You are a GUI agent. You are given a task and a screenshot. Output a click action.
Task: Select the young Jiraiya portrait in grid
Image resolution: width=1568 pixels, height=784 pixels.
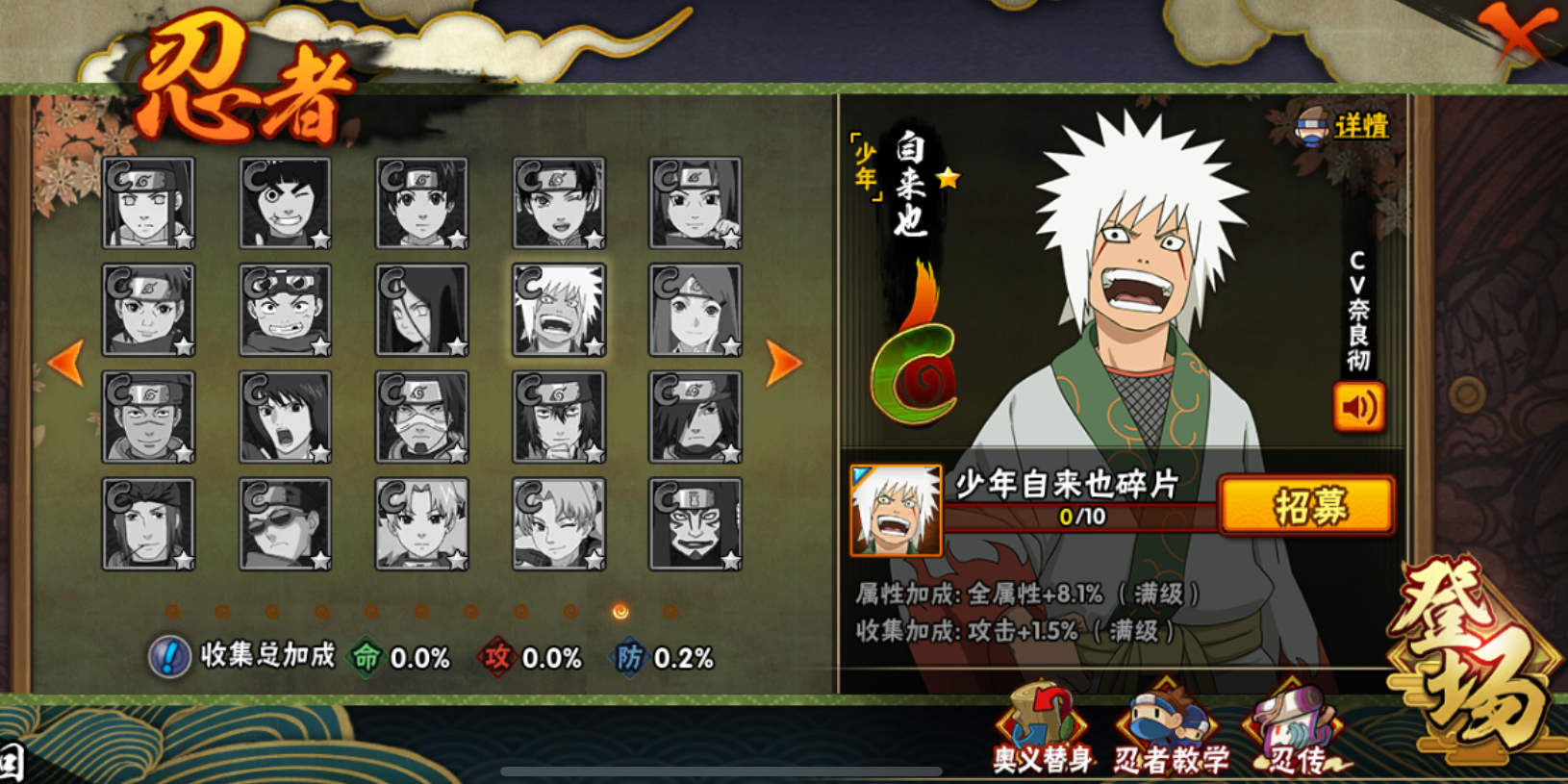click(559, 310)
